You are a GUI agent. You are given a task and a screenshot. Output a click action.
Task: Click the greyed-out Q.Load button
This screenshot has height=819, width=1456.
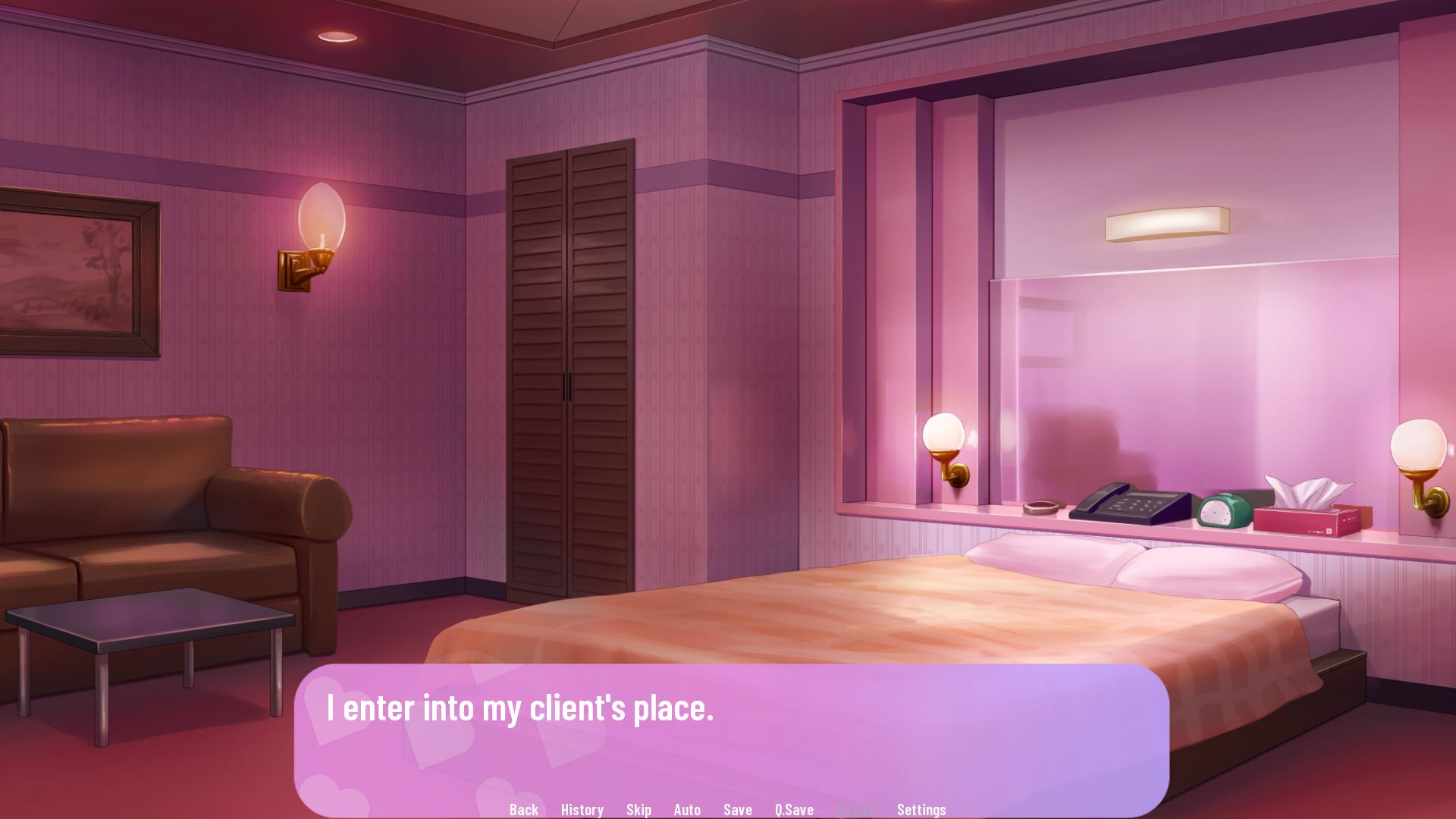pyautogui.click(x=855, y=809)
